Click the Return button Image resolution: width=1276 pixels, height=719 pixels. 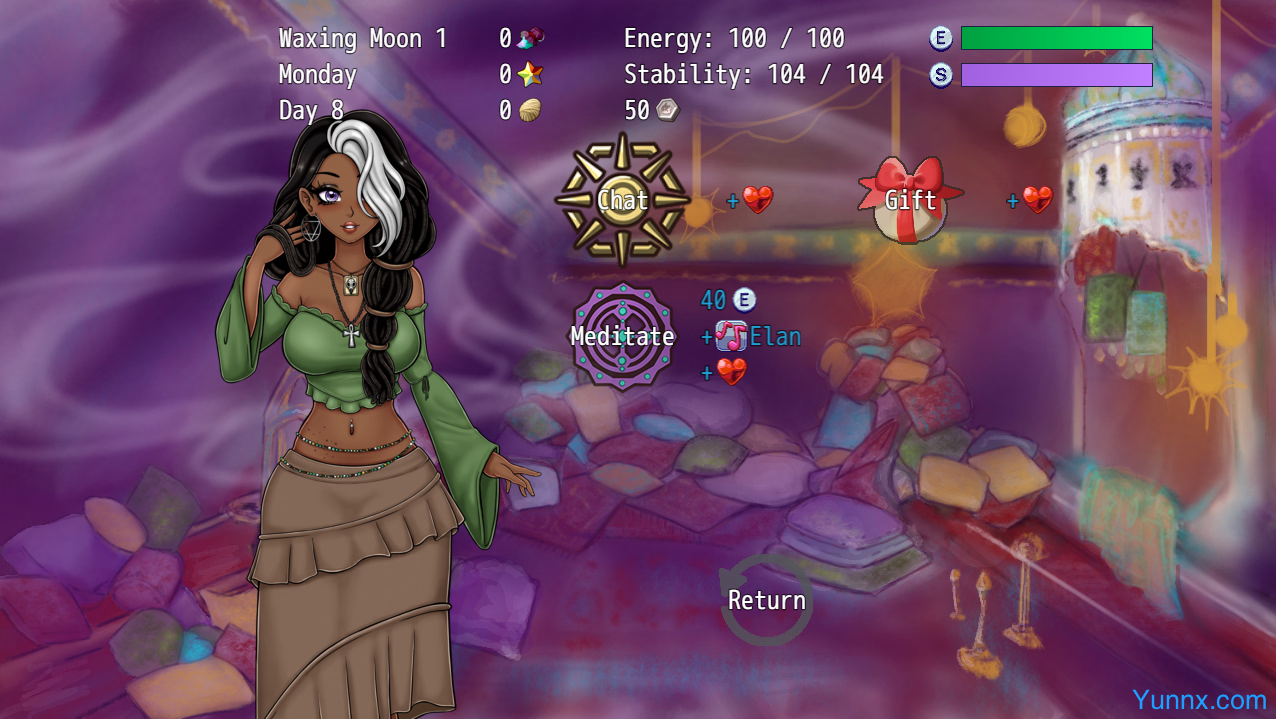coord(766,600)
